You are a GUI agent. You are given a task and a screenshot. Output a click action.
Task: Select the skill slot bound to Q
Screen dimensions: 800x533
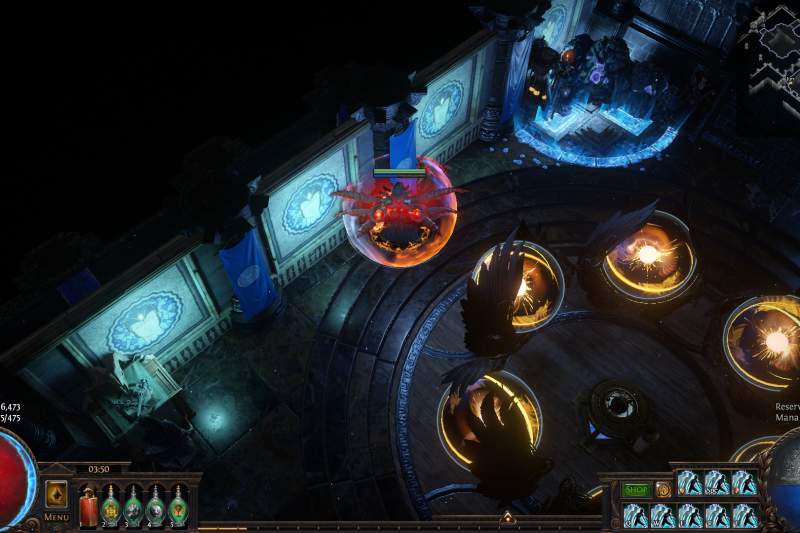pyautogui.click(x=636, y=516)
